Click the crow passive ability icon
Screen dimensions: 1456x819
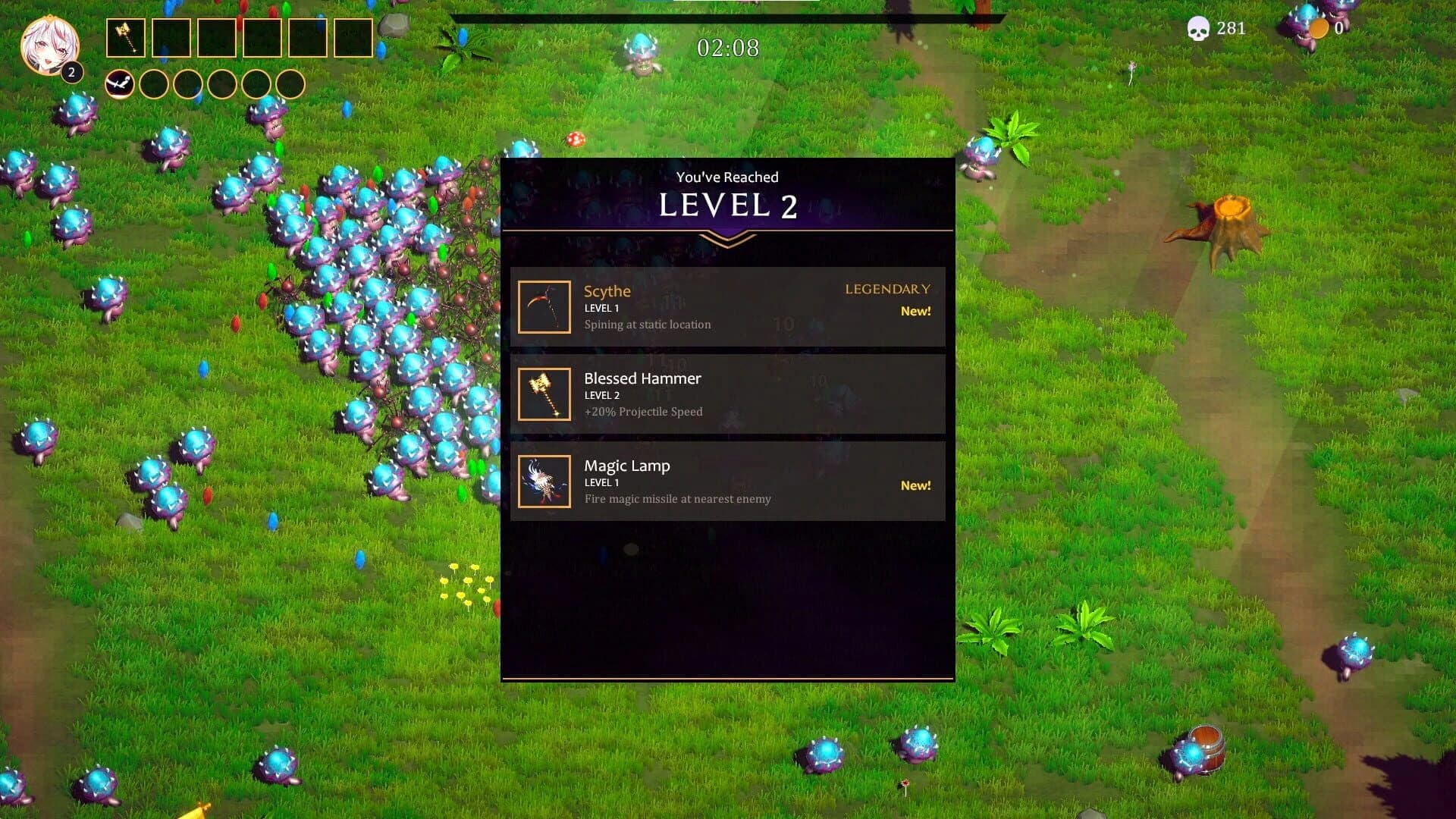coord(119,83)
